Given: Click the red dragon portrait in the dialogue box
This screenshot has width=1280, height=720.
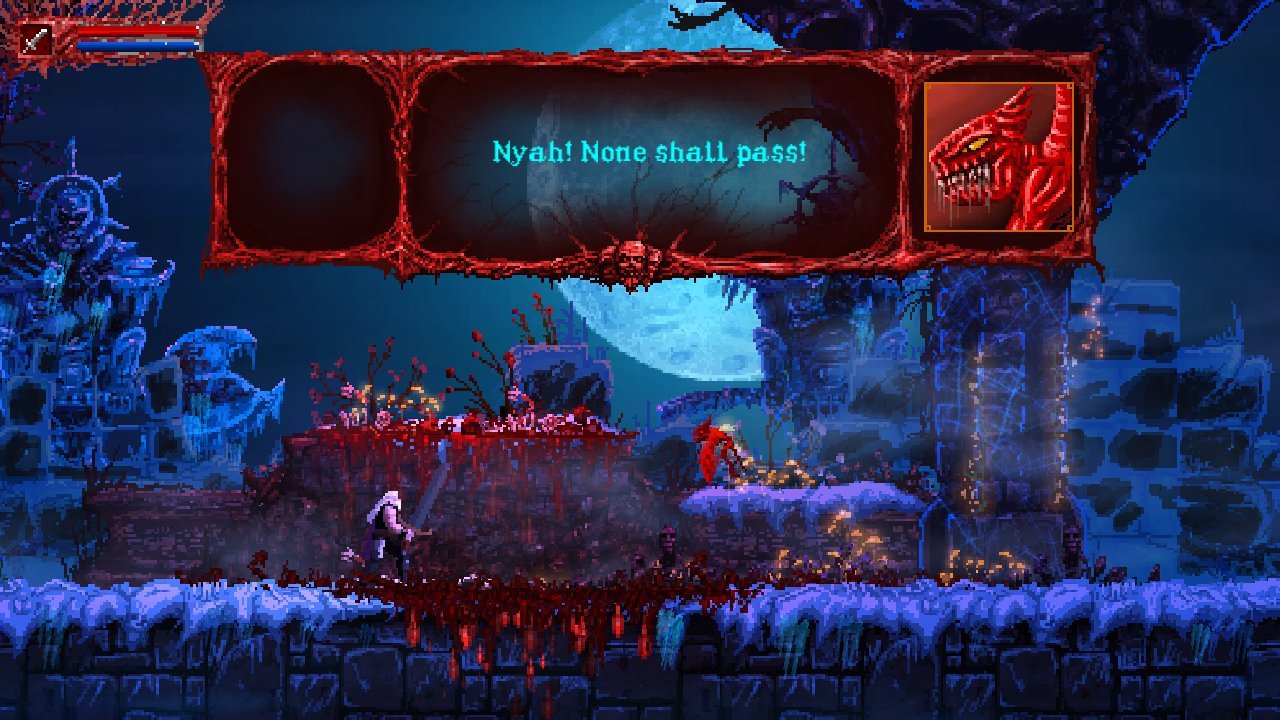Looking at the screenshot, I should pos(1000,155).
